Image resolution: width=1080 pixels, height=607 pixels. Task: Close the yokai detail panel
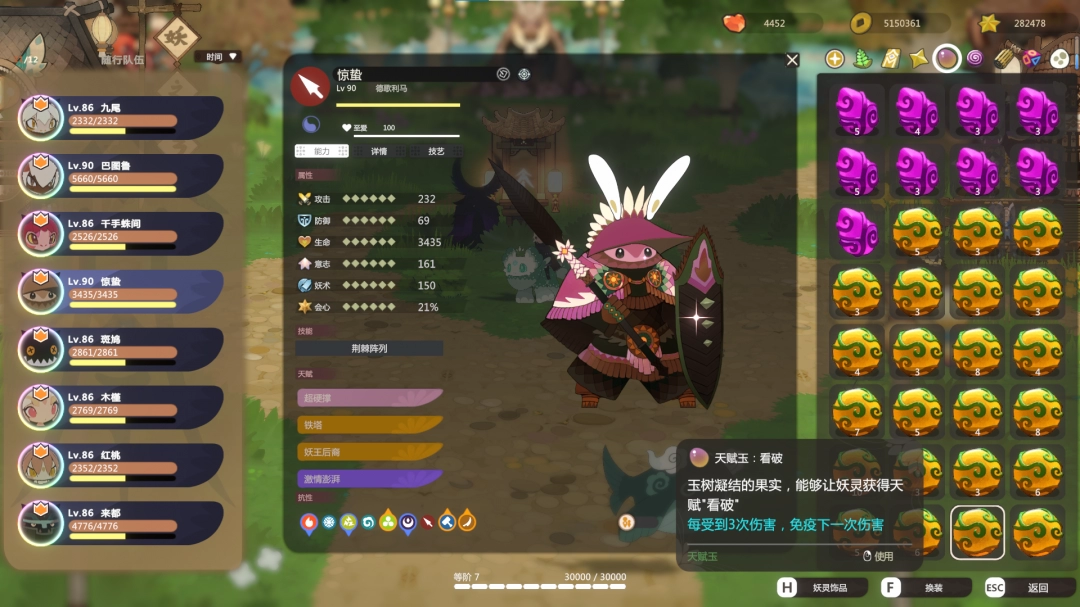[x=792, y=60]
